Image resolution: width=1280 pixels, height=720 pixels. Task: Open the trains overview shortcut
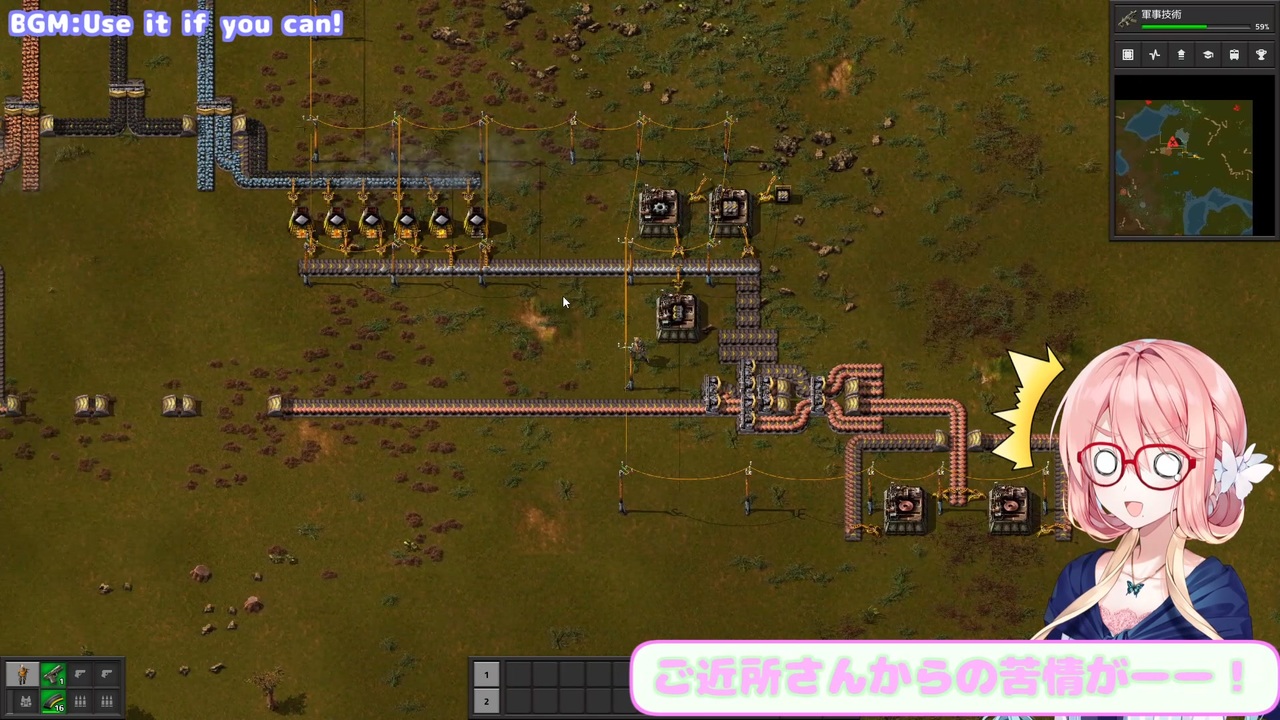[1234, 55]
